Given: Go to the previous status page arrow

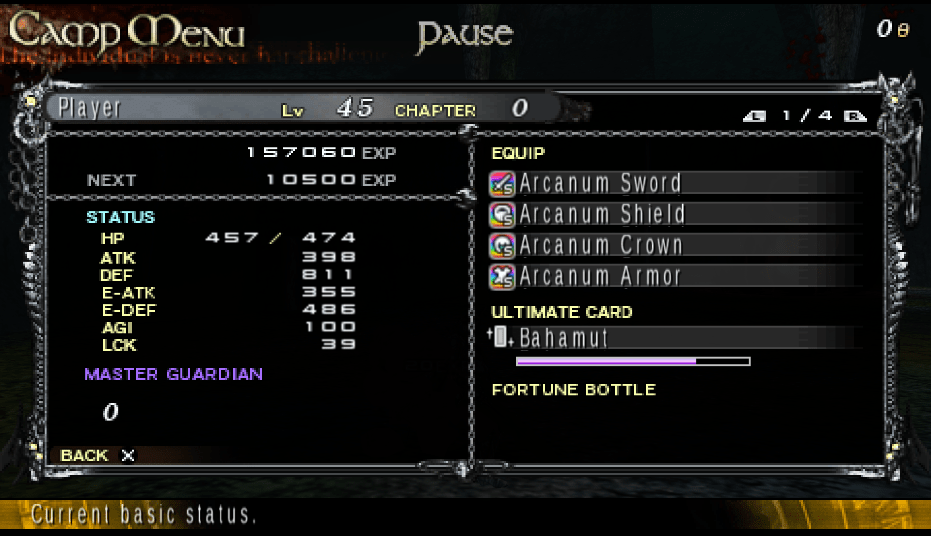Looking at the screenshot, I should (x=755, y=116).
